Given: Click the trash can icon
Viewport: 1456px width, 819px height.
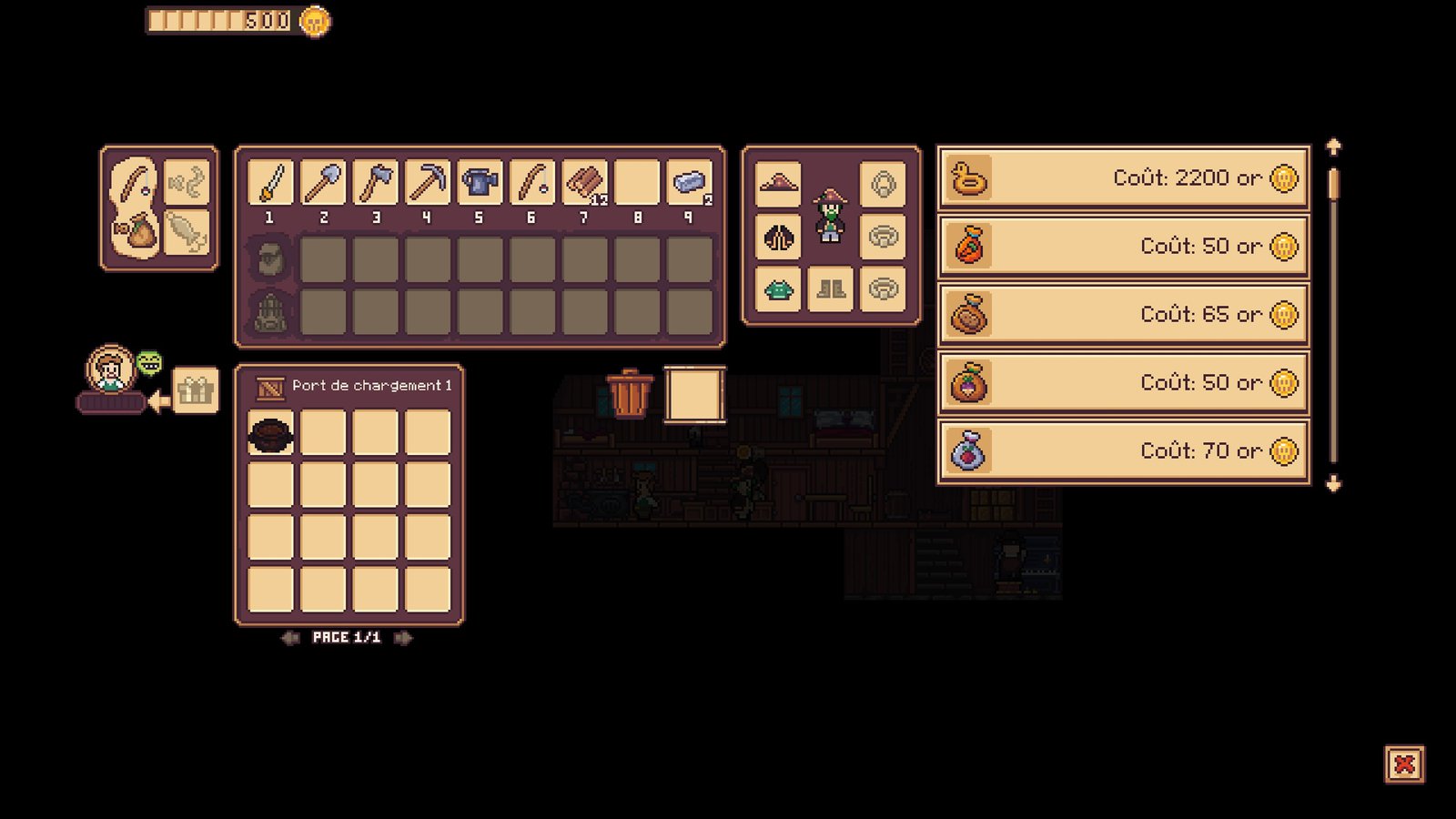Looking at the screenshot, I should pyautogui.click(x=630, y=393).
